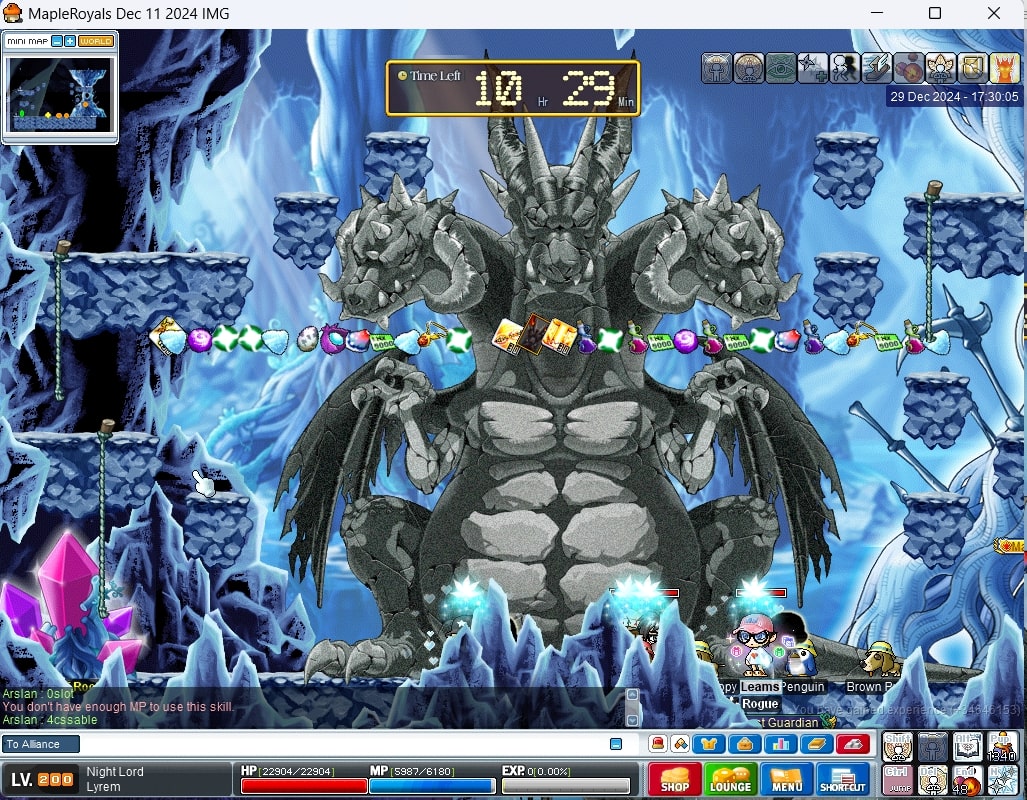Click the green eye buff icon
Image resolution: width=1027 pixels, height=800 pixels.
tap(781, 68)
